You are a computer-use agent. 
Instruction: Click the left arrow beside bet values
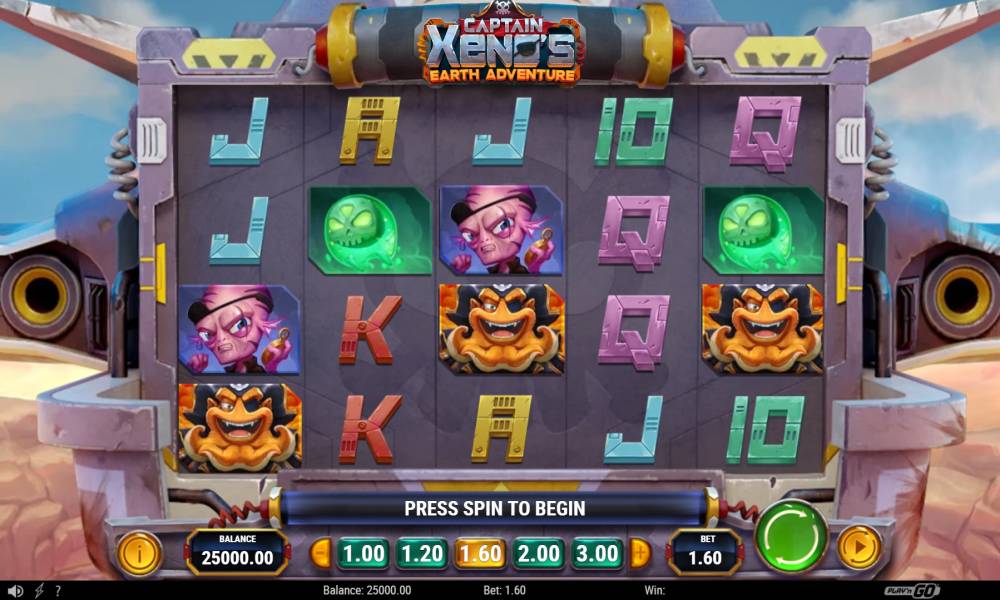pyautogui.click(x=321, y=553)
